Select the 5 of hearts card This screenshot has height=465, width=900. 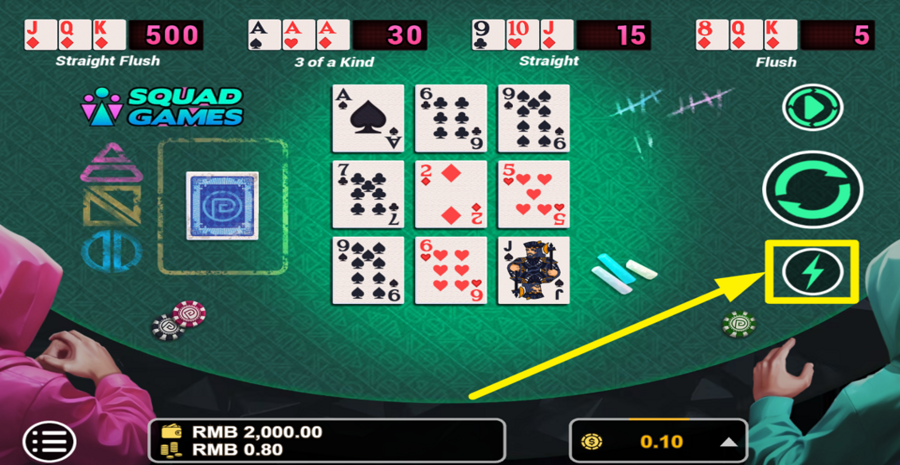(x=533, y=194)
